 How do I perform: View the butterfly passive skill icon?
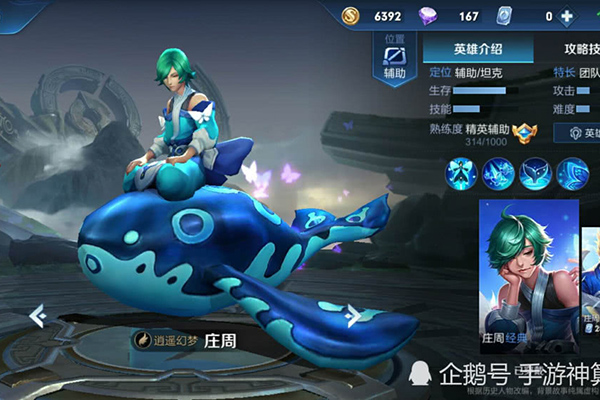click(461, 174)
